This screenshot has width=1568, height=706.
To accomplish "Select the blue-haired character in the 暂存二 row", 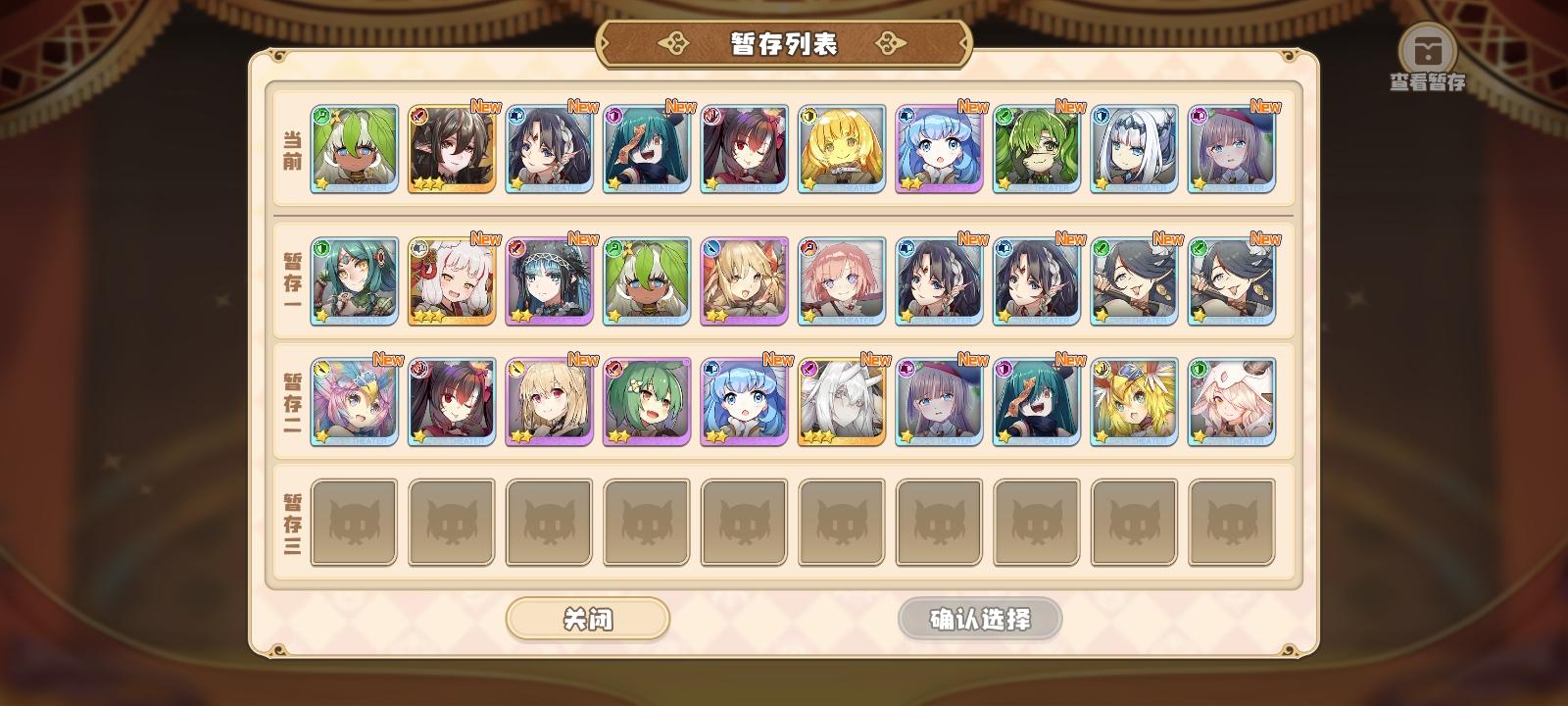I will (744, 402).
